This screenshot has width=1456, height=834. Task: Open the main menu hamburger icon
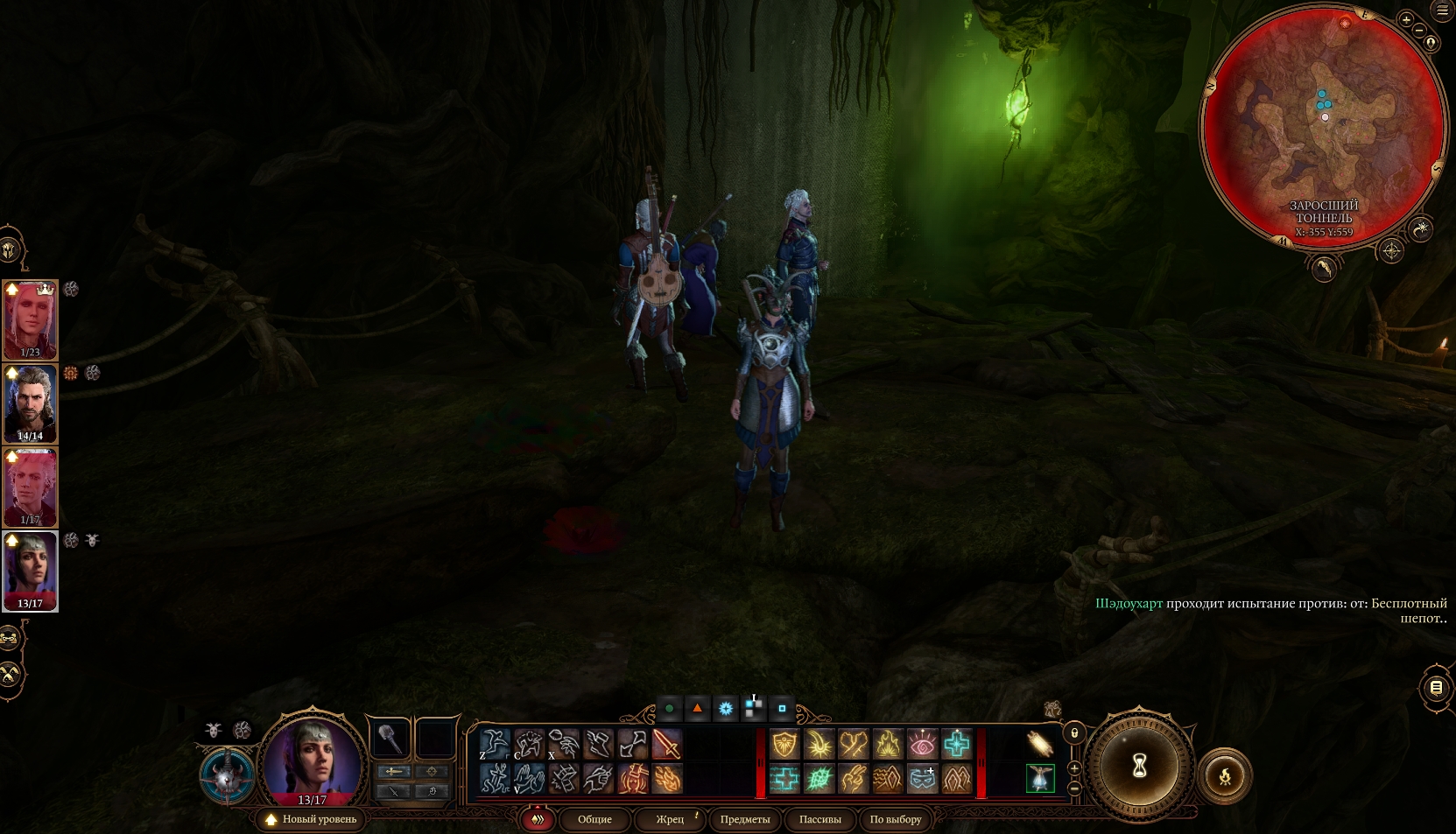(1442, 11)
